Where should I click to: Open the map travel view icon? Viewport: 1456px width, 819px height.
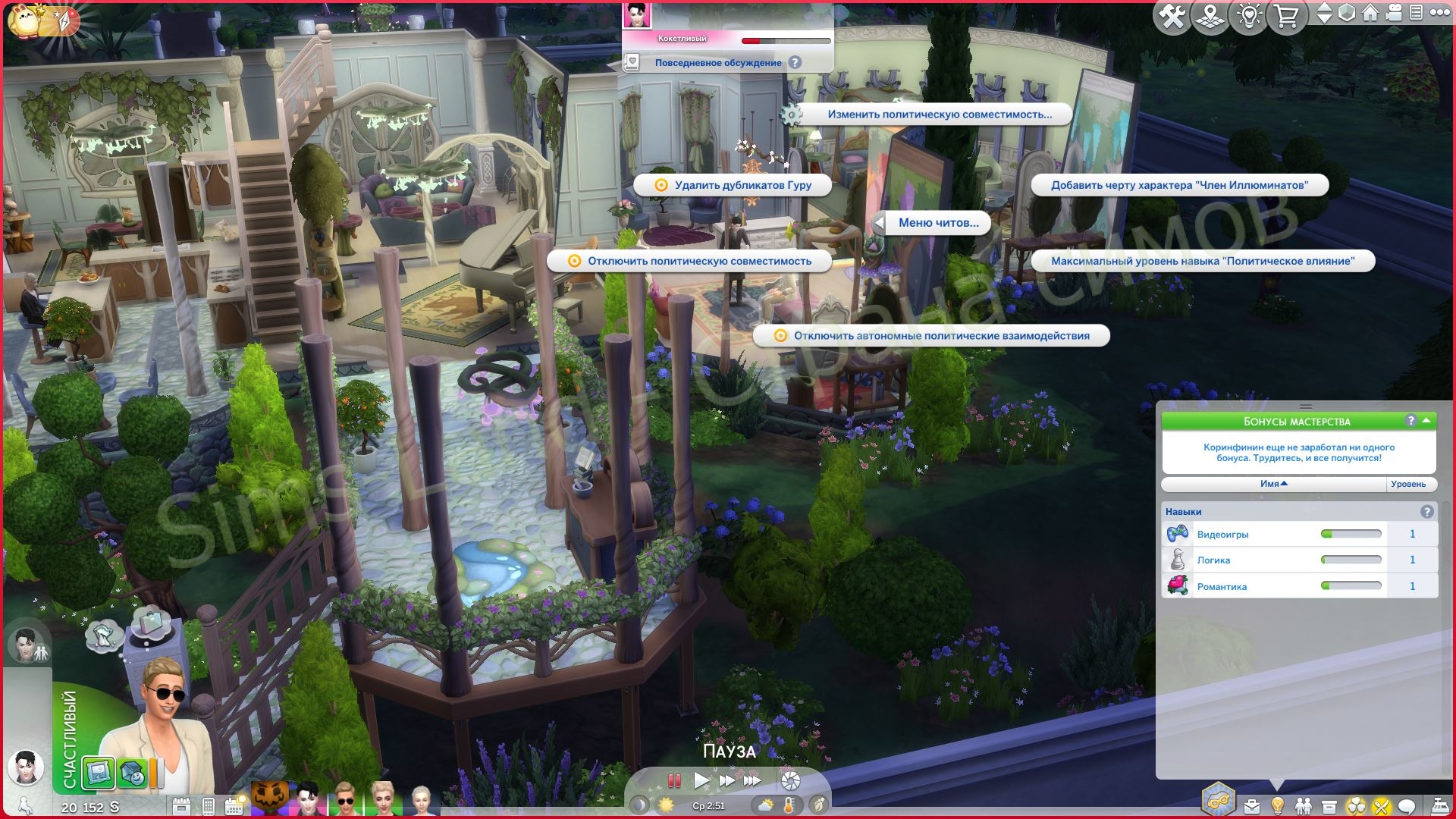1210,17
